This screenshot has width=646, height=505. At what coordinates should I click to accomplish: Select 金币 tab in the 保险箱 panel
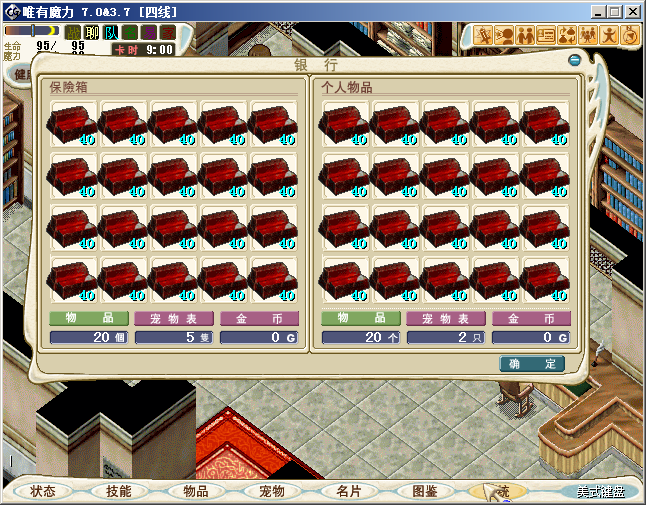(259, 318)
